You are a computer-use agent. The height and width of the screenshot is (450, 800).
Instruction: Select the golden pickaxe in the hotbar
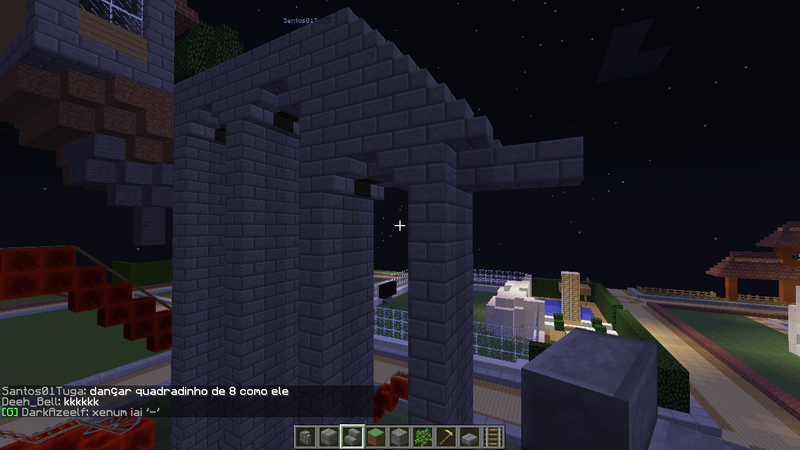pos(446,437)
